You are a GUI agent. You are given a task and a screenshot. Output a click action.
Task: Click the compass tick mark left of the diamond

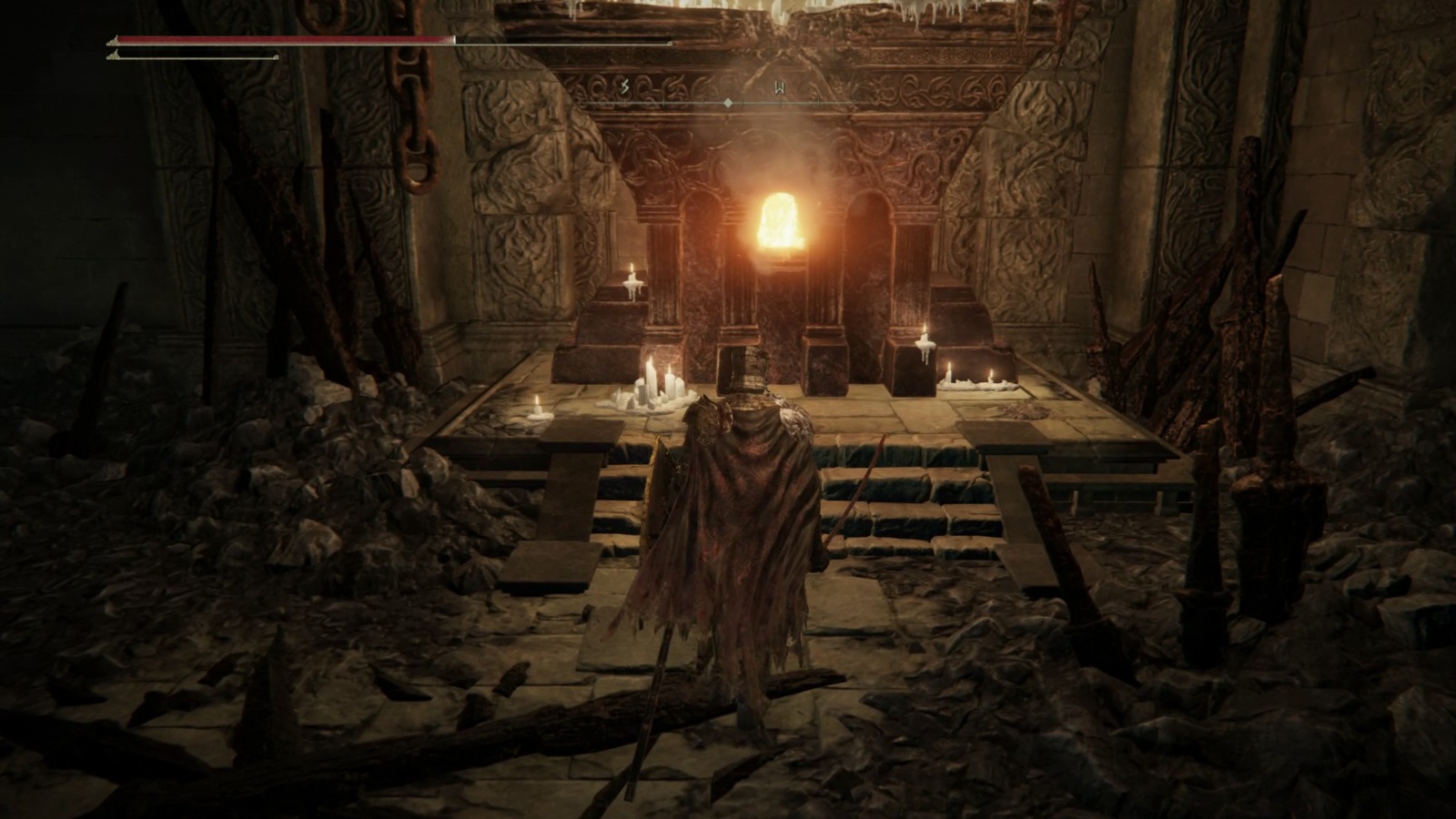[x=705, y=103]
